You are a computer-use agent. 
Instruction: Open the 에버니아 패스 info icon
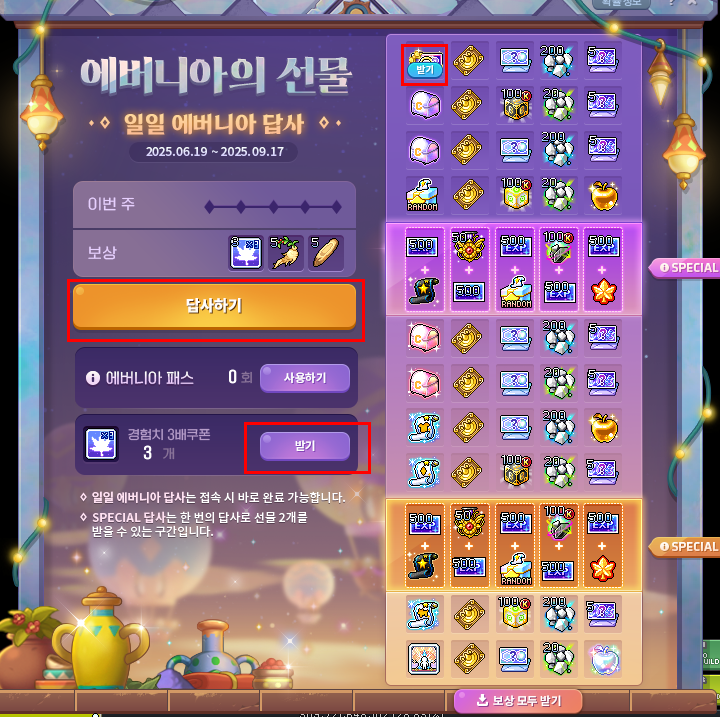click(x=93, y=378)
